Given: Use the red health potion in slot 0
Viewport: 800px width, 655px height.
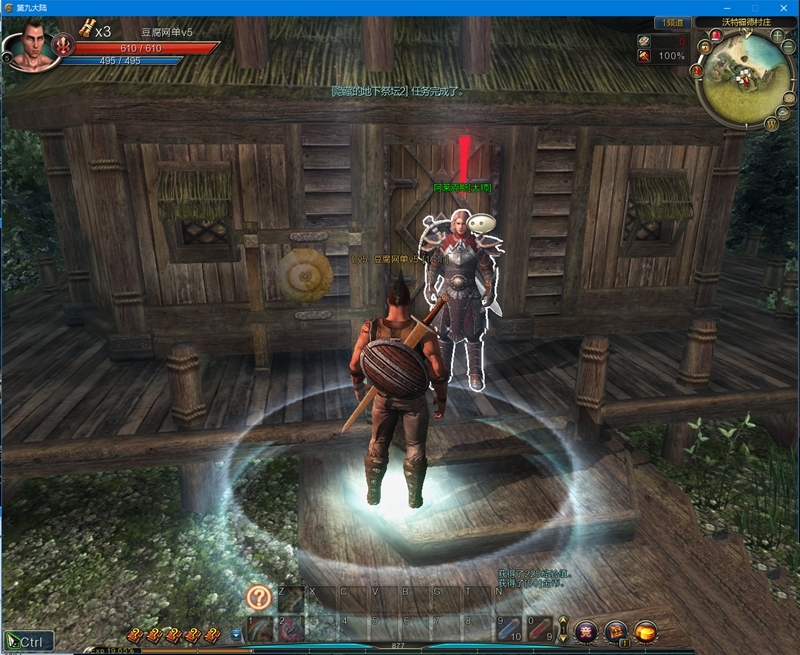Looking at the screenshot, I should coord(541,629).
